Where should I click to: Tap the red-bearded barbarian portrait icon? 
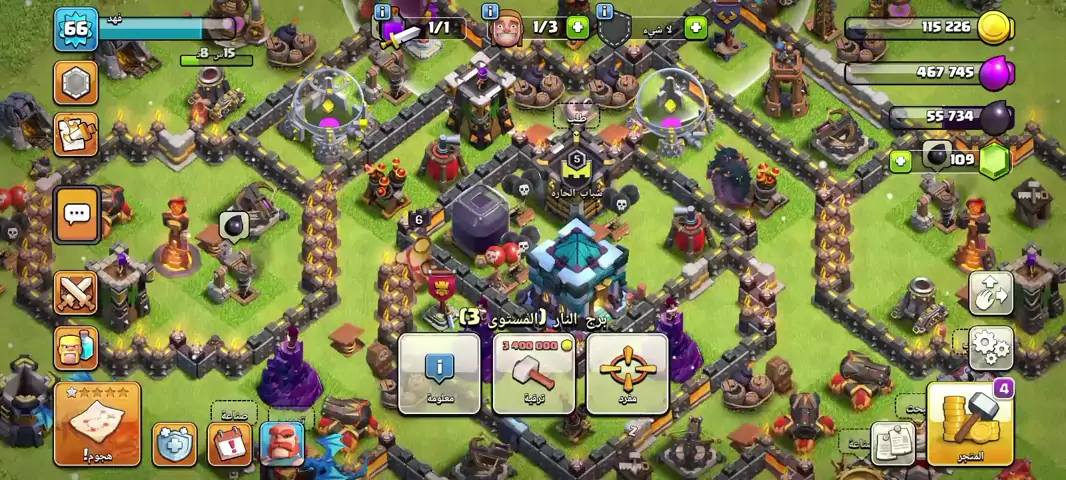(x=282, y=443)
